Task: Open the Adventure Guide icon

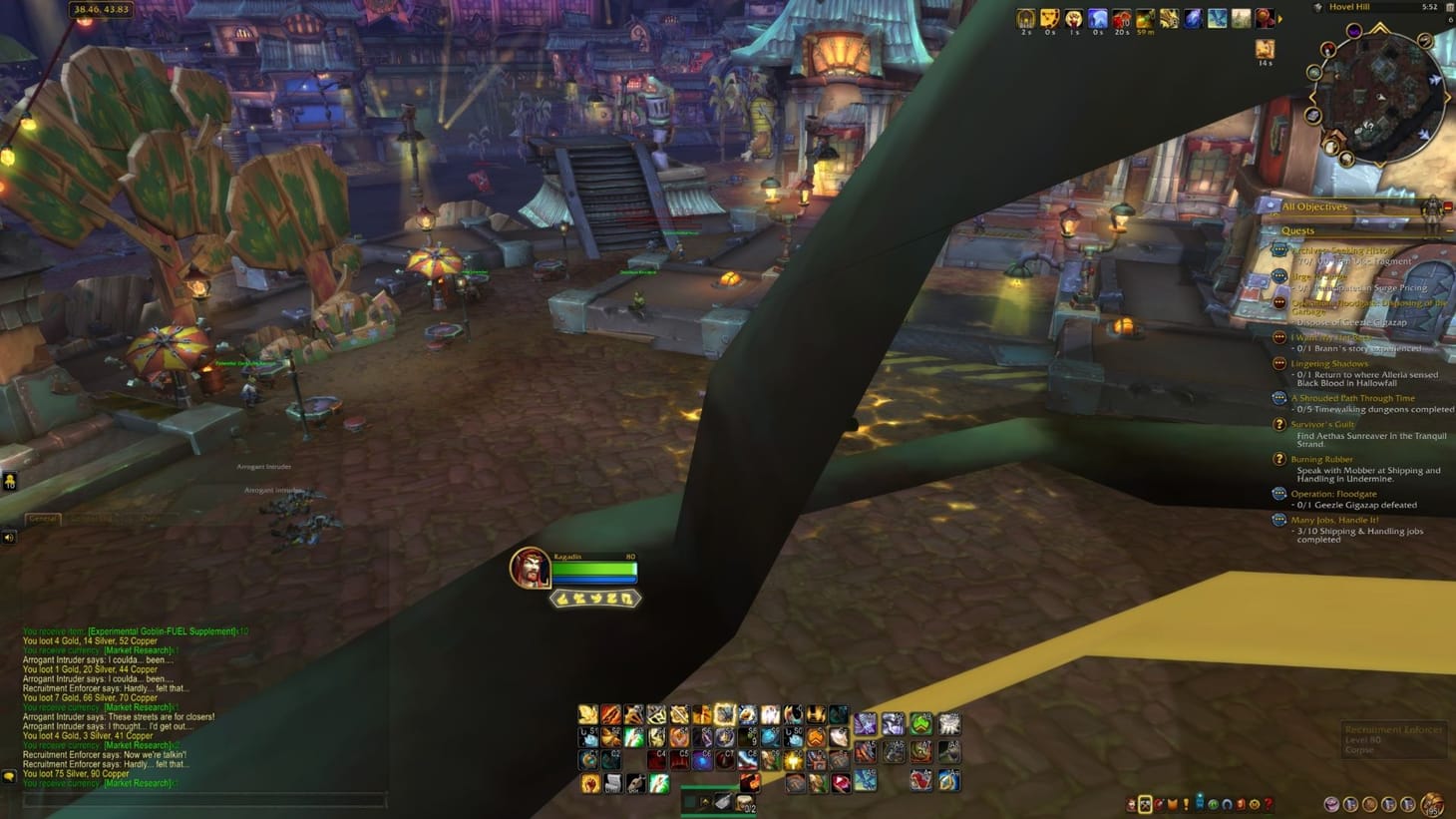Action: click(x=1241, y=803)
